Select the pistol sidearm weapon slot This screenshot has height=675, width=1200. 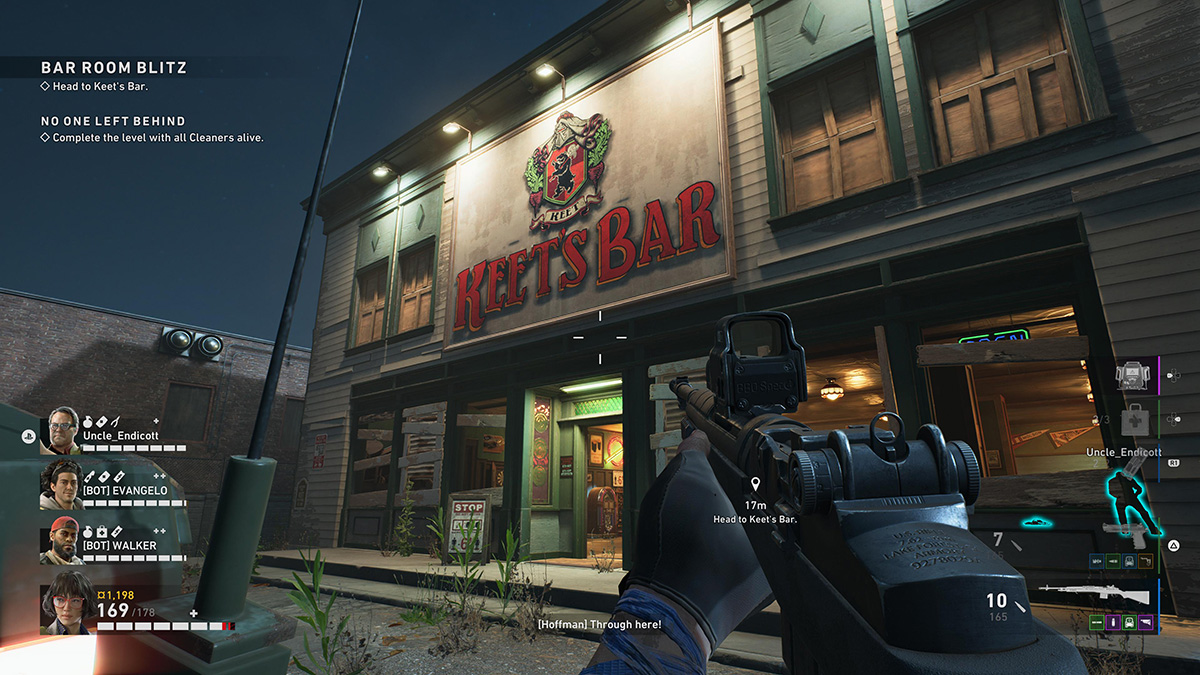[1123, 530]
